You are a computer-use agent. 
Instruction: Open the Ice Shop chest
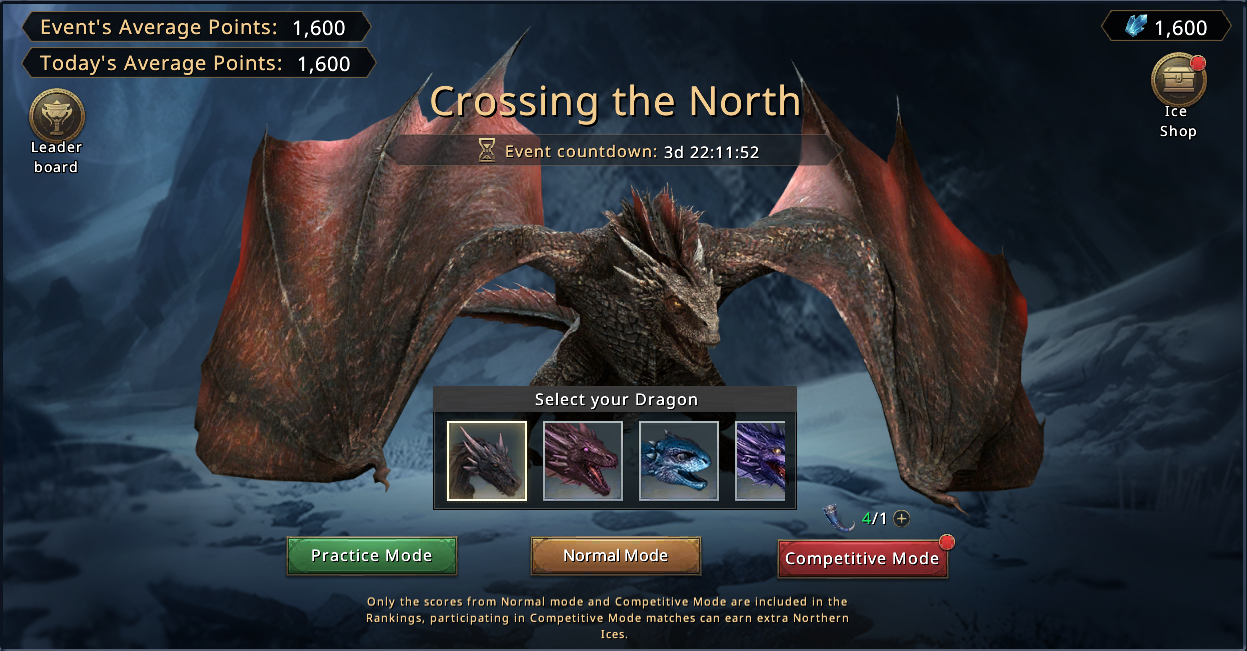(x=1178, y=82)
